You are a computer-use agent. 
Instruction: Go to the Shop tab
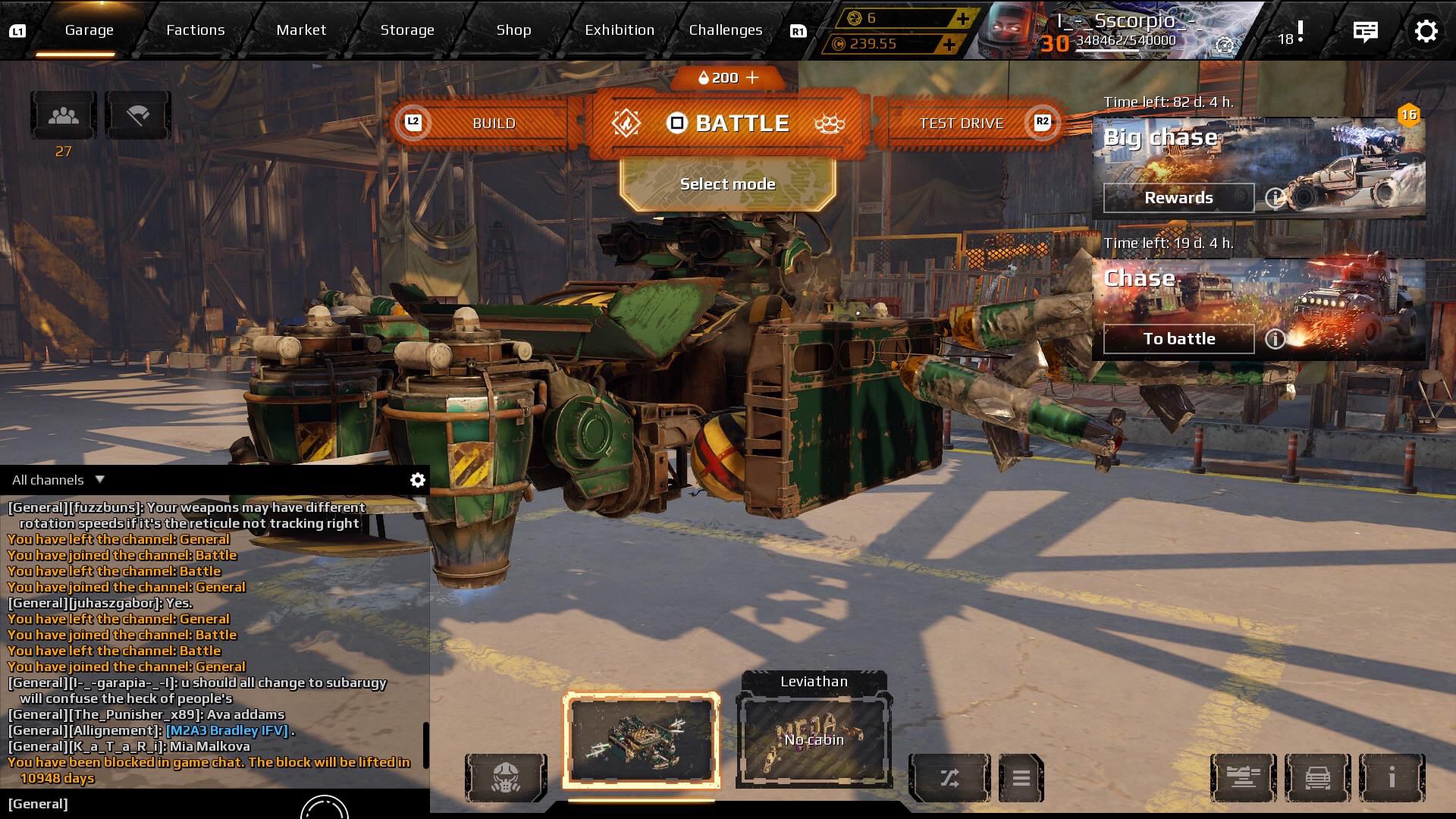click(513, 30)
